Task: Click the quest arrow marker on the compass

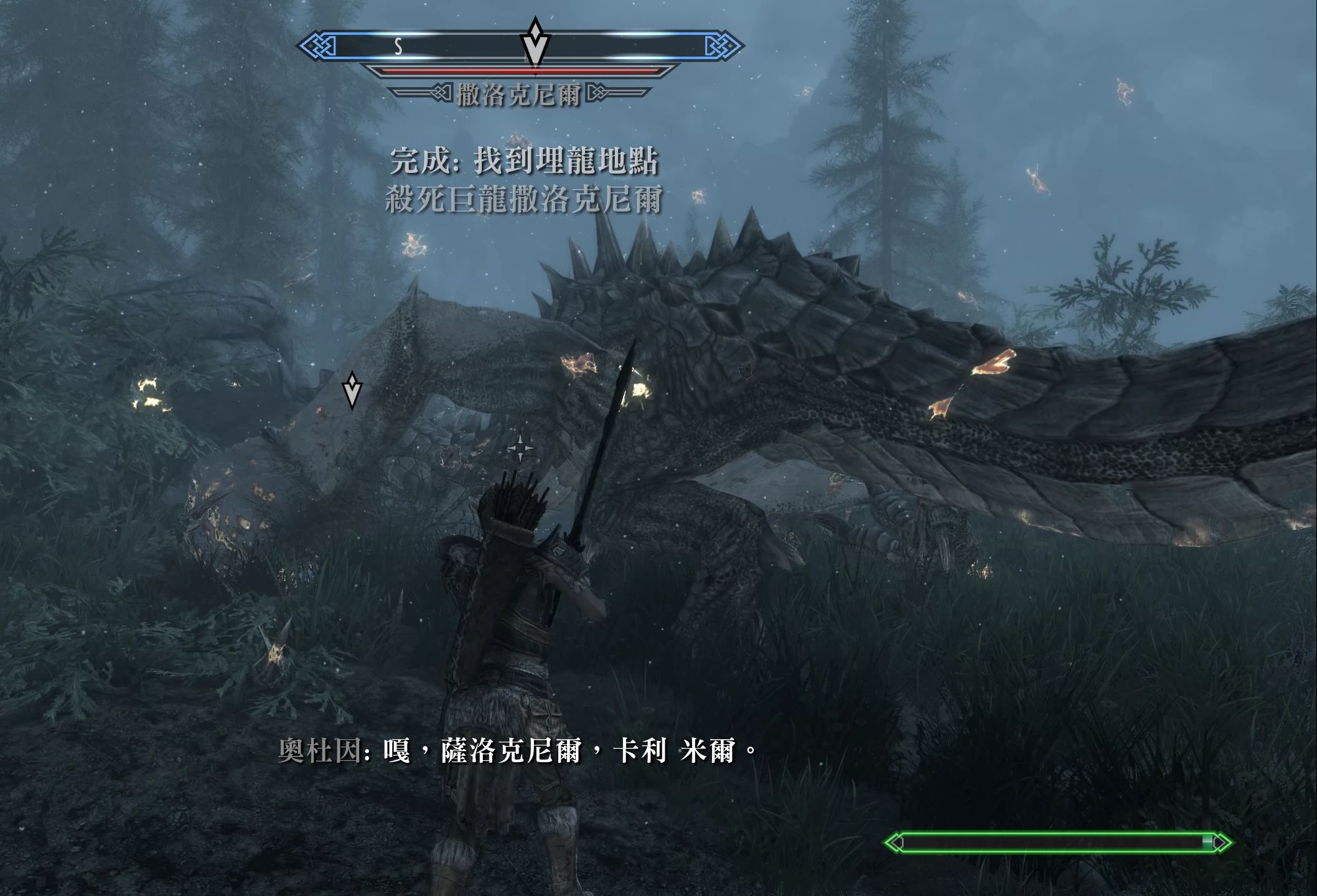Action: tap(535, 42)
